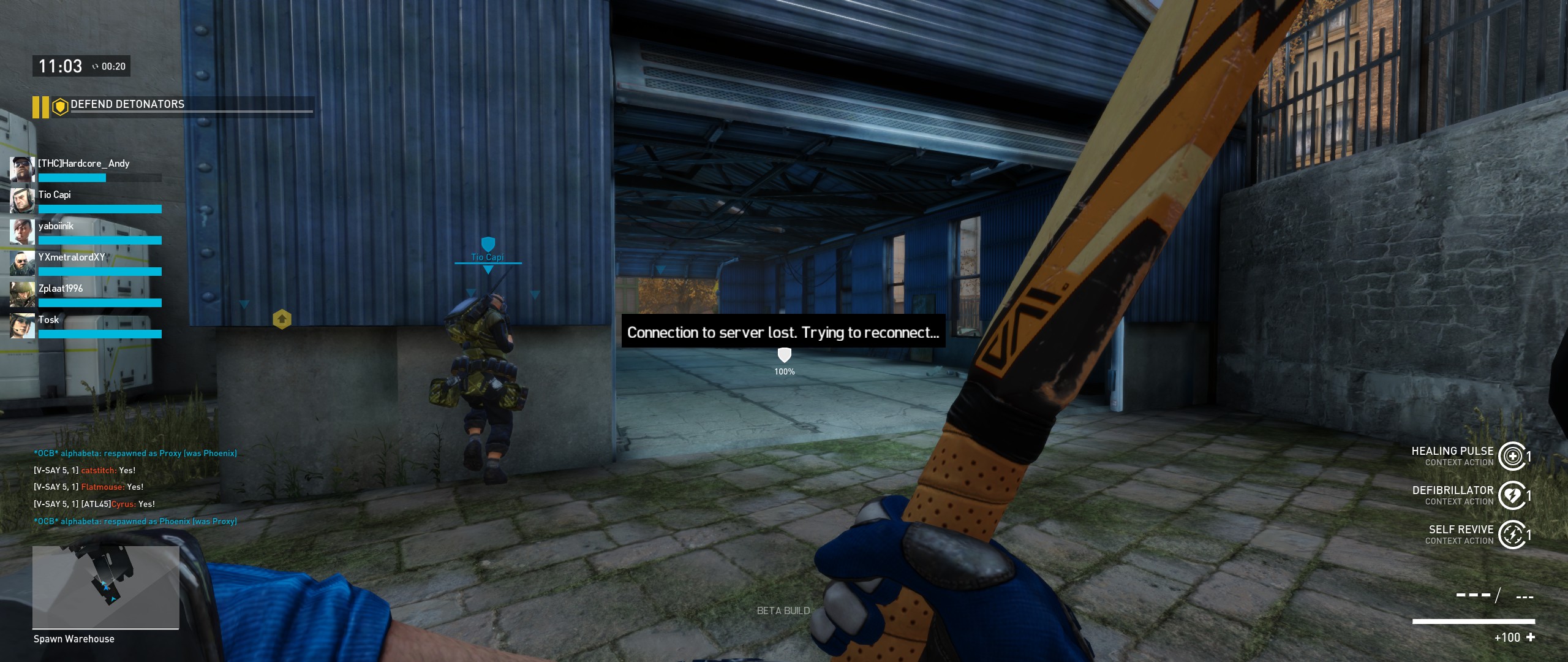Activate the Healing Pulse ability icon
The width and height of the screenshot is (1568, 662).
point(1512,456)
